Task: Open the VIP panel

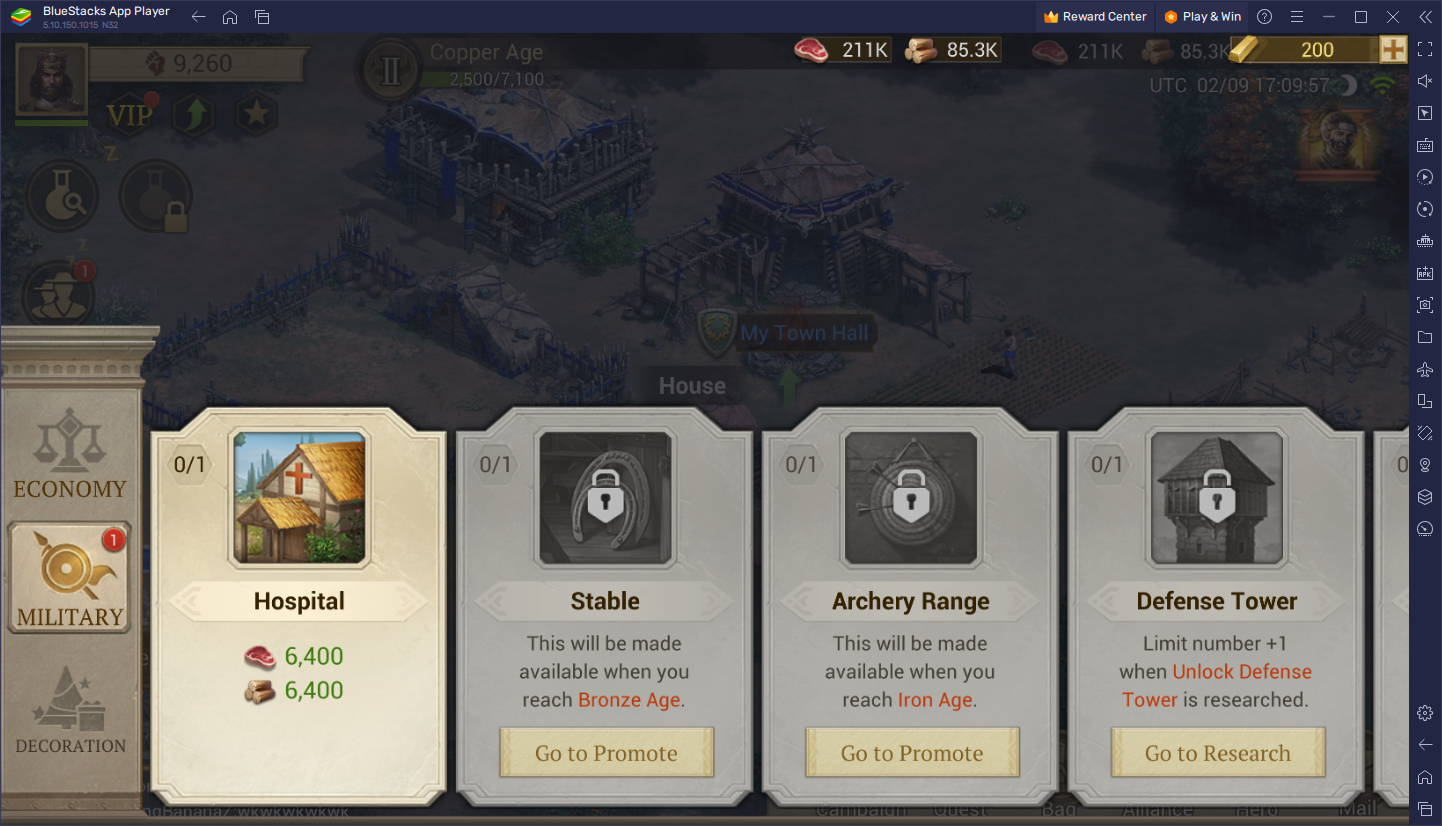Action: pos(129,113)
